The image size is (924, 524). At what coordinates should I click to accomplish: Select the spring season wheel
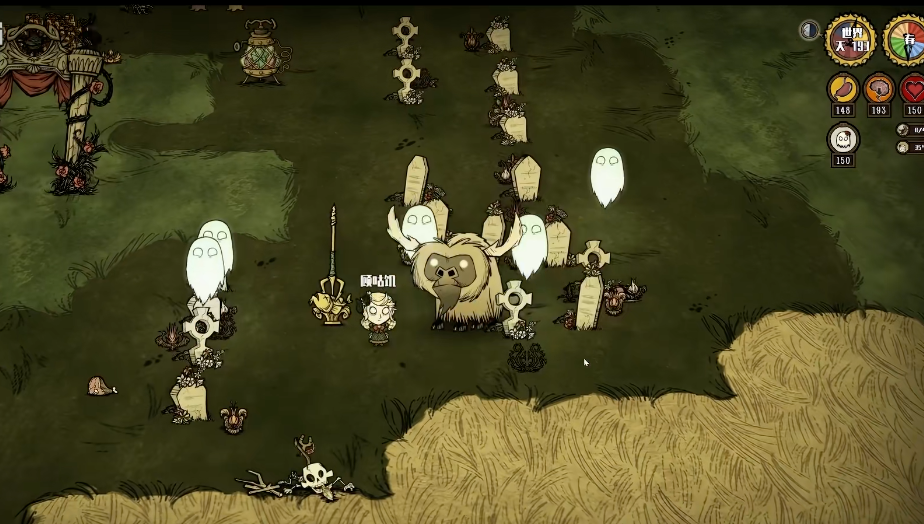point(906,41)
